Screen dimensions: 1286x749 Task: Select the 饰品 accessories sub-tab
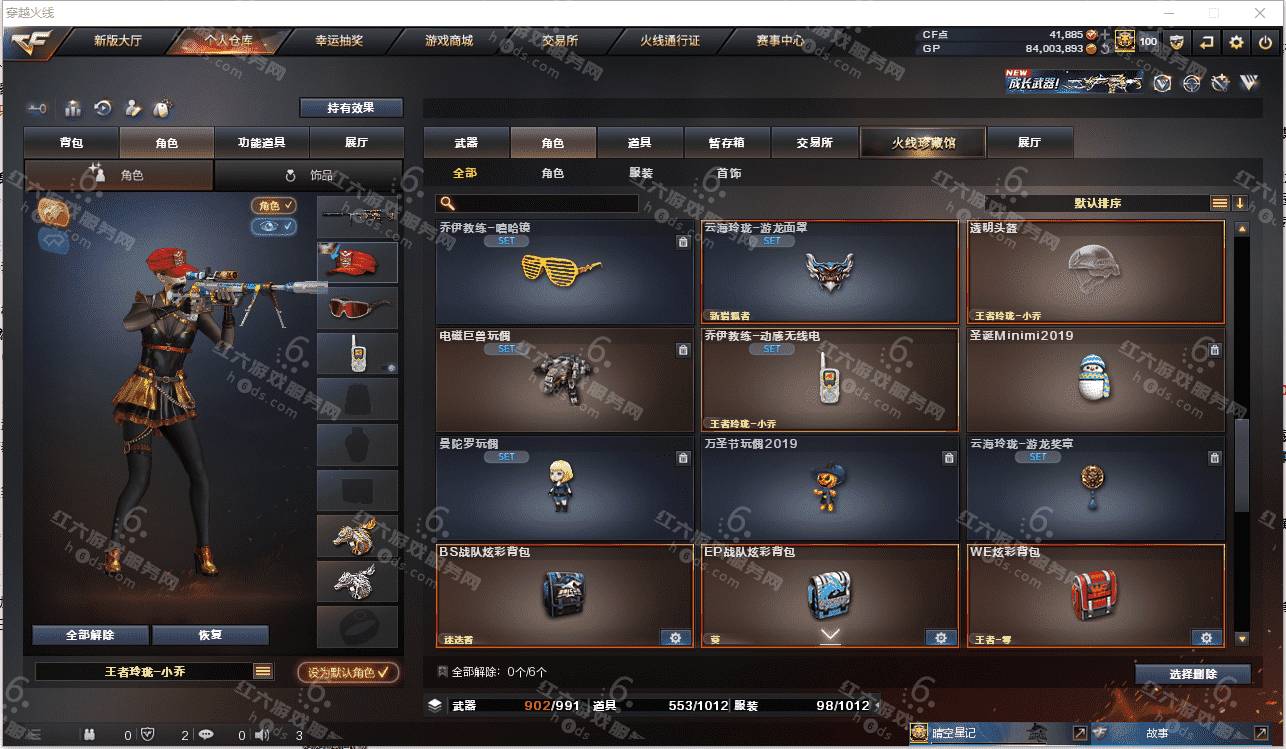coord(309,175)
